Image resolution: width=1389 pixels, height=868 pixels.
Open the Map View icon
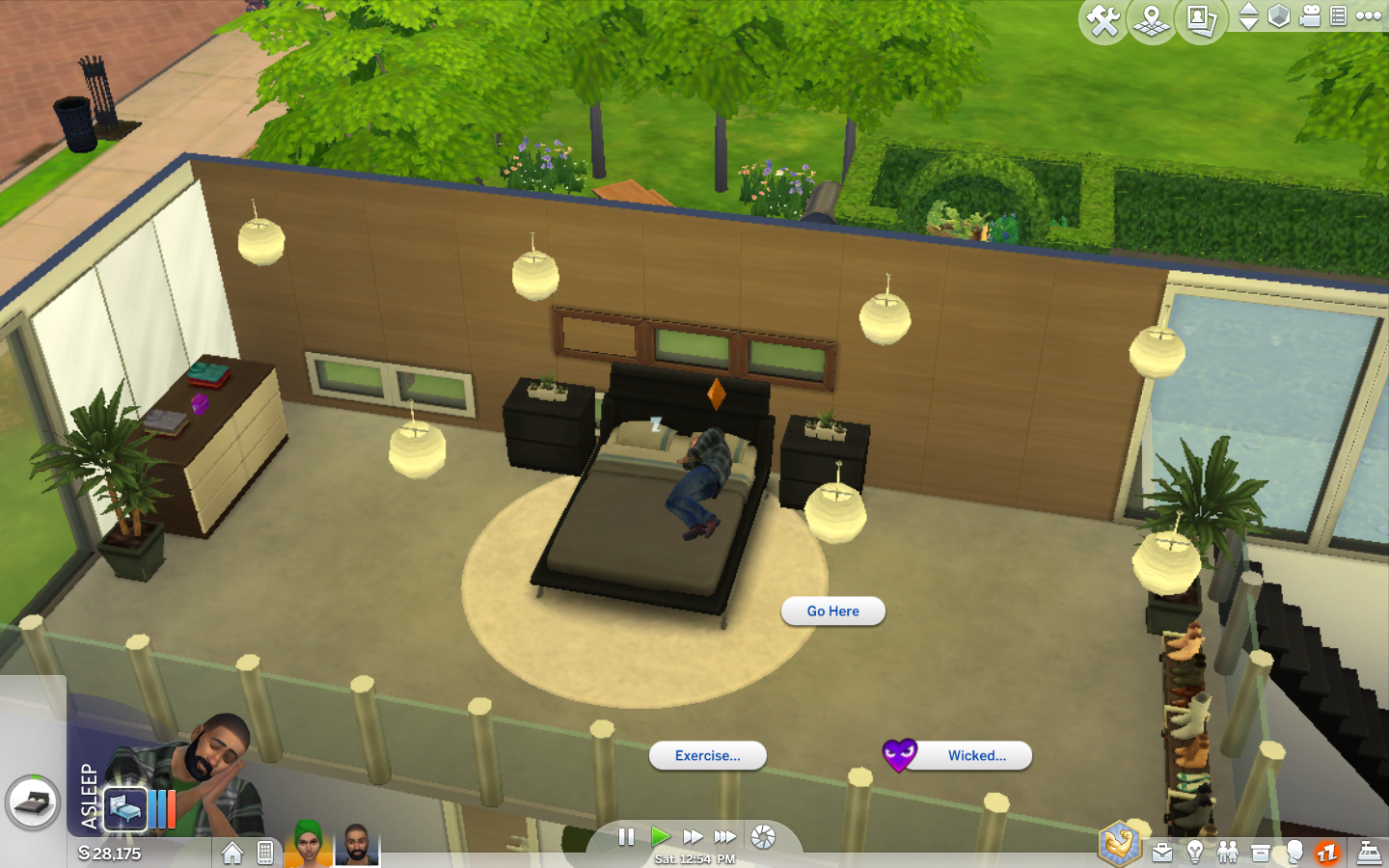tap(1151, 17)
